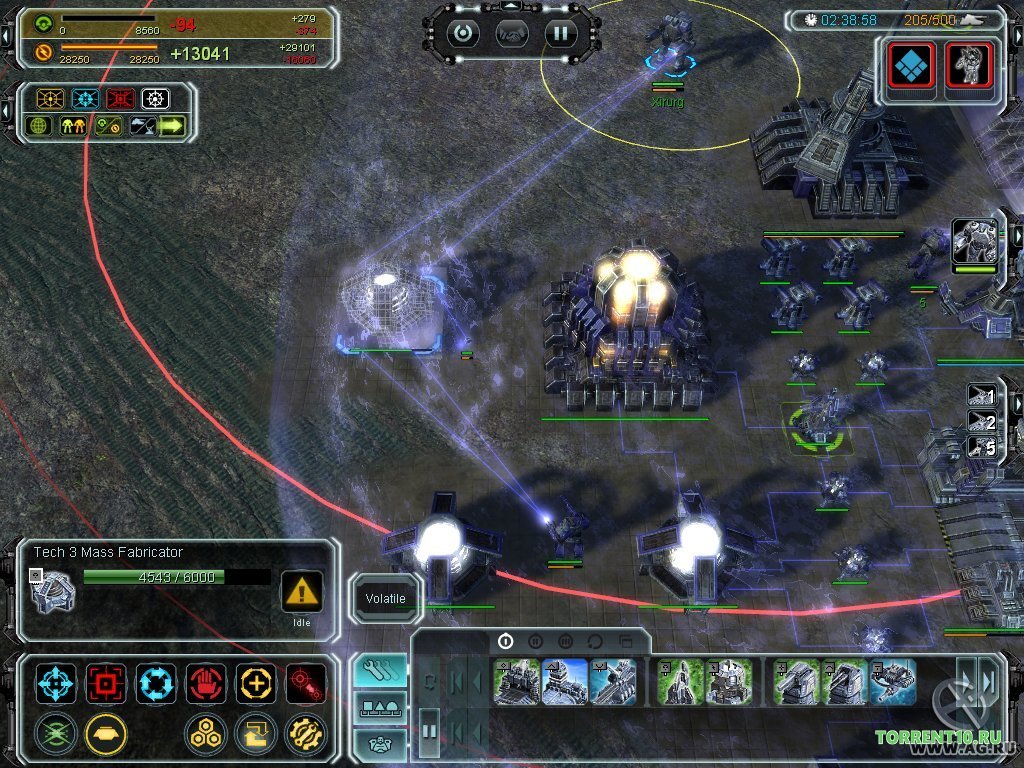Select control group number 5
The width and height of the screenshot is (1024, 768).
981,448
